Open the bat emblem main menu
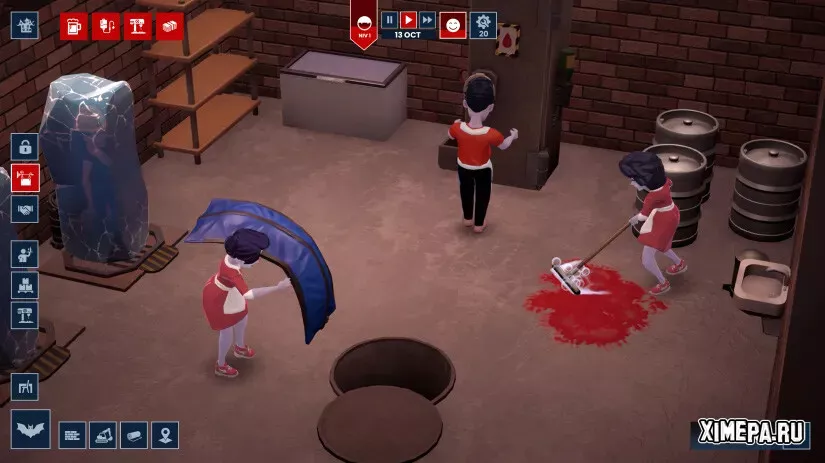 click(31, 429)
